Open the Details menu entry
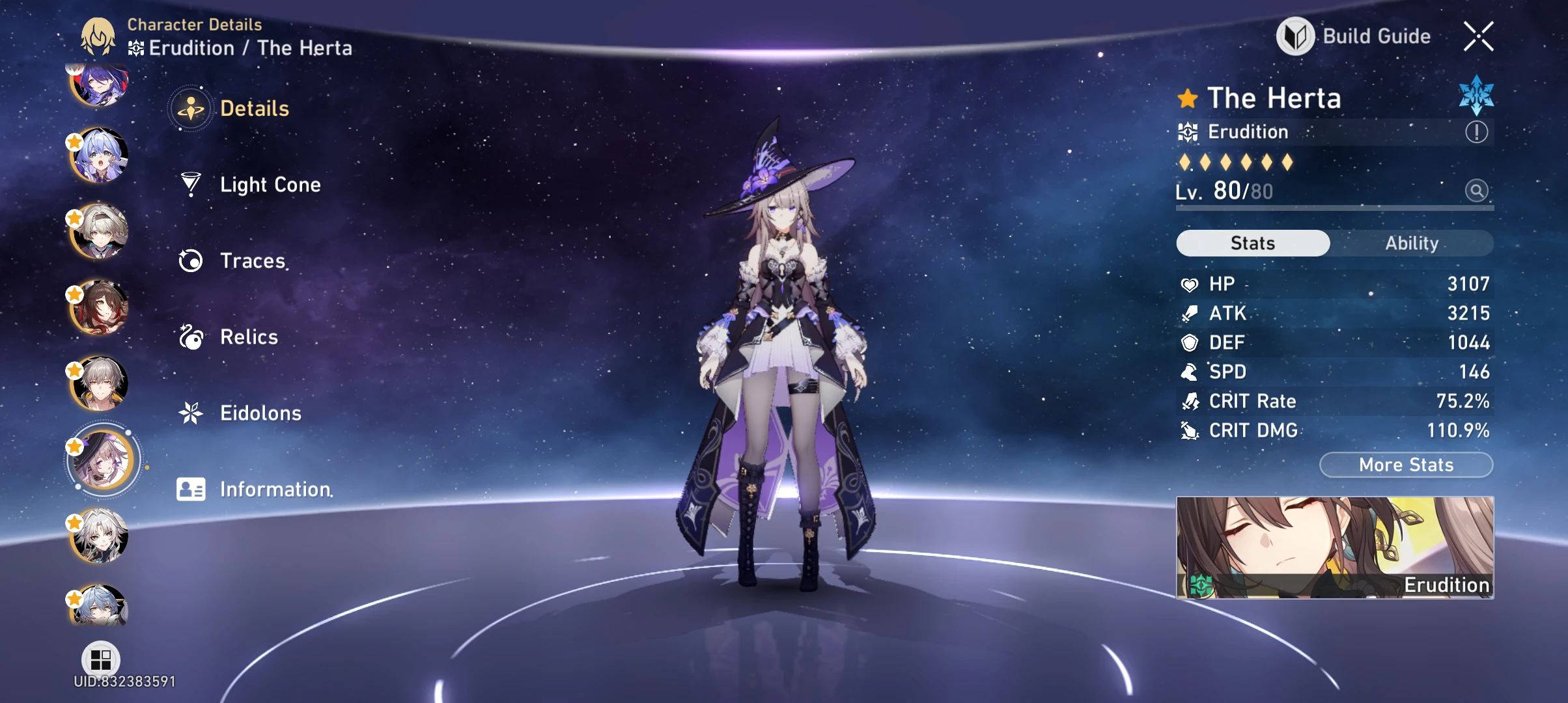This screenshot has height=703, width=1568. [x=254, y=108]
